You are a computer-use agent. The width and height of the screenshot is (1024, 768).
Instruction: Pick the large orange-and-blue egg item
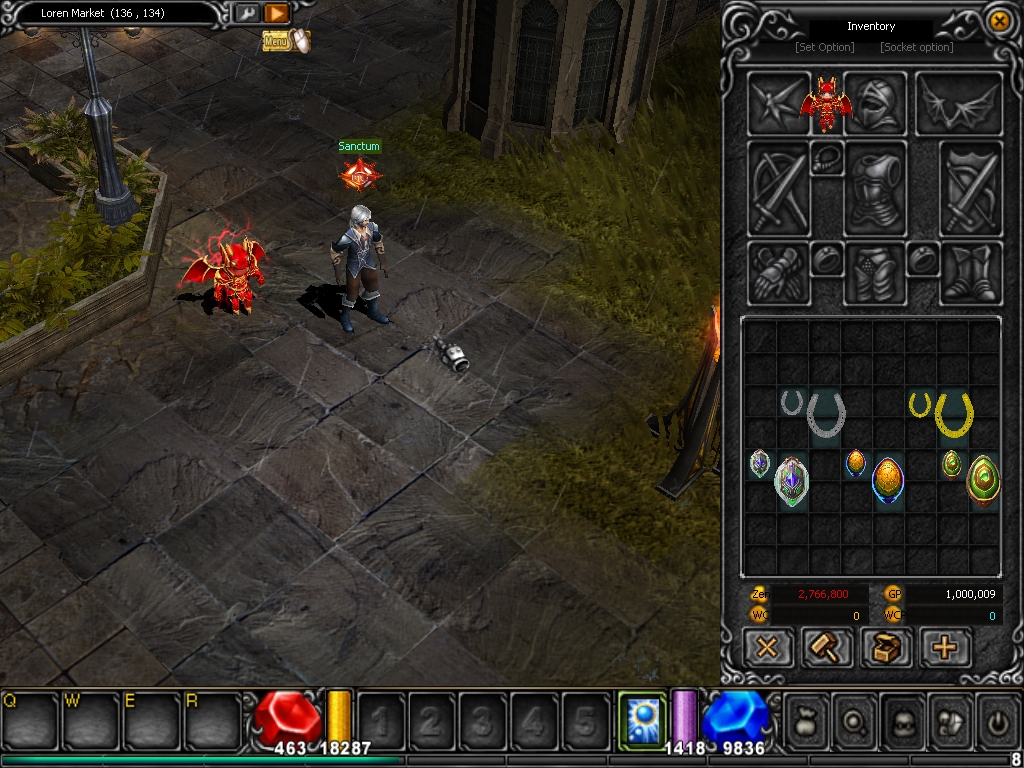(x=888, y=480)
